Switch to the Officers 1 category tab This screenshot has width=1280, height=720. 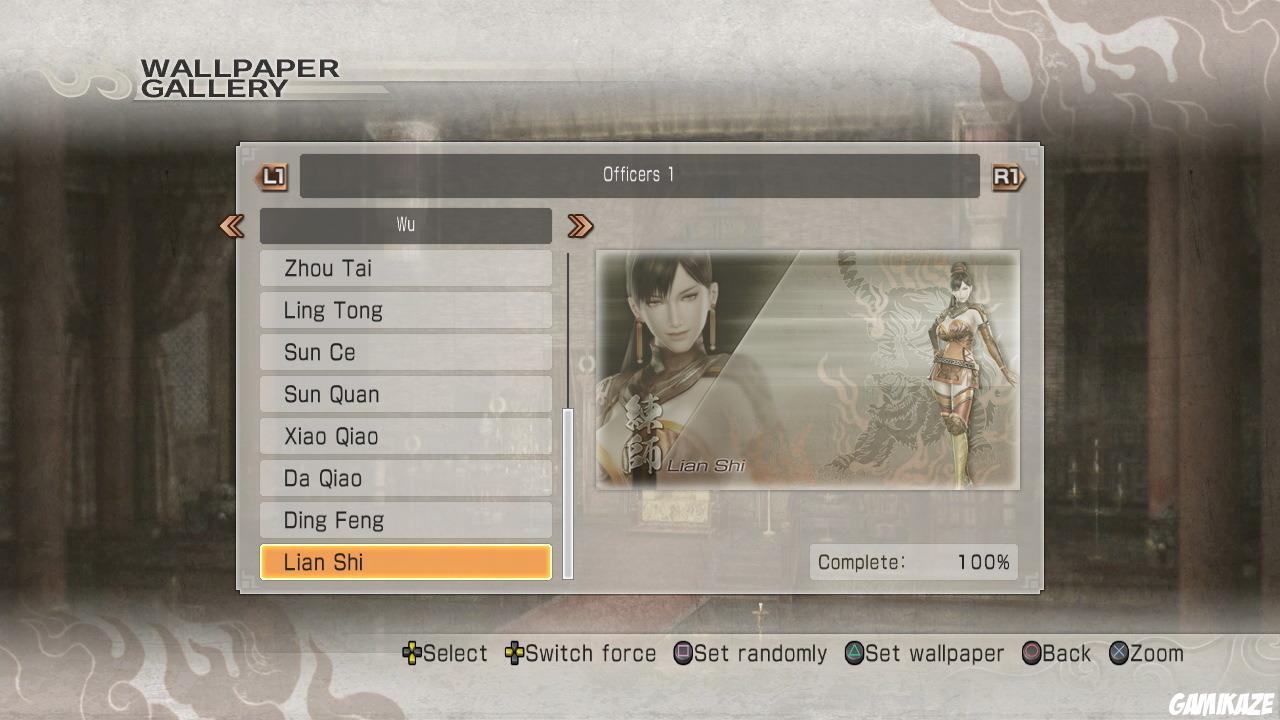point(637,175)
